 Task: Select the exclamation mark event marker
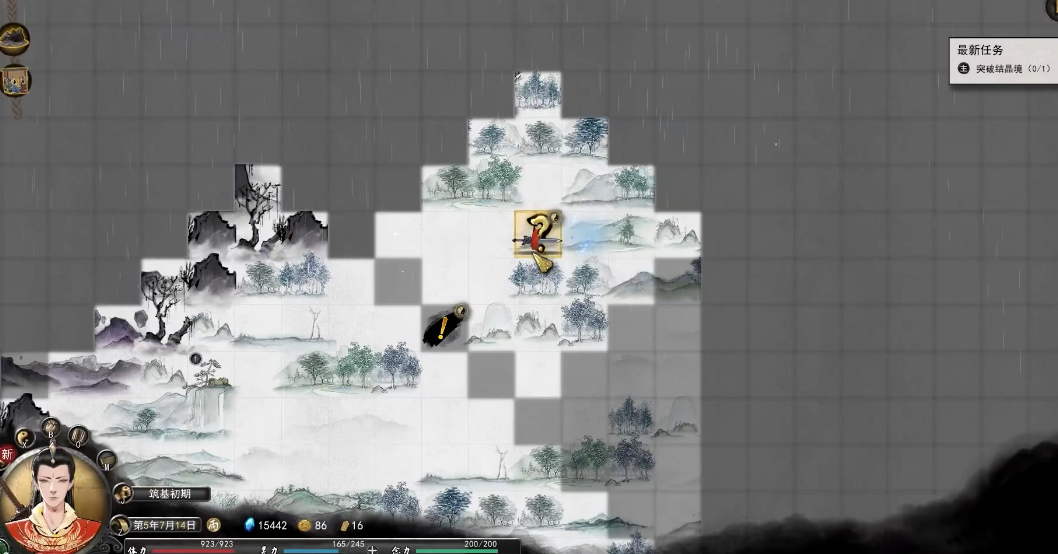pyautogui.click(x=443, y=326)
